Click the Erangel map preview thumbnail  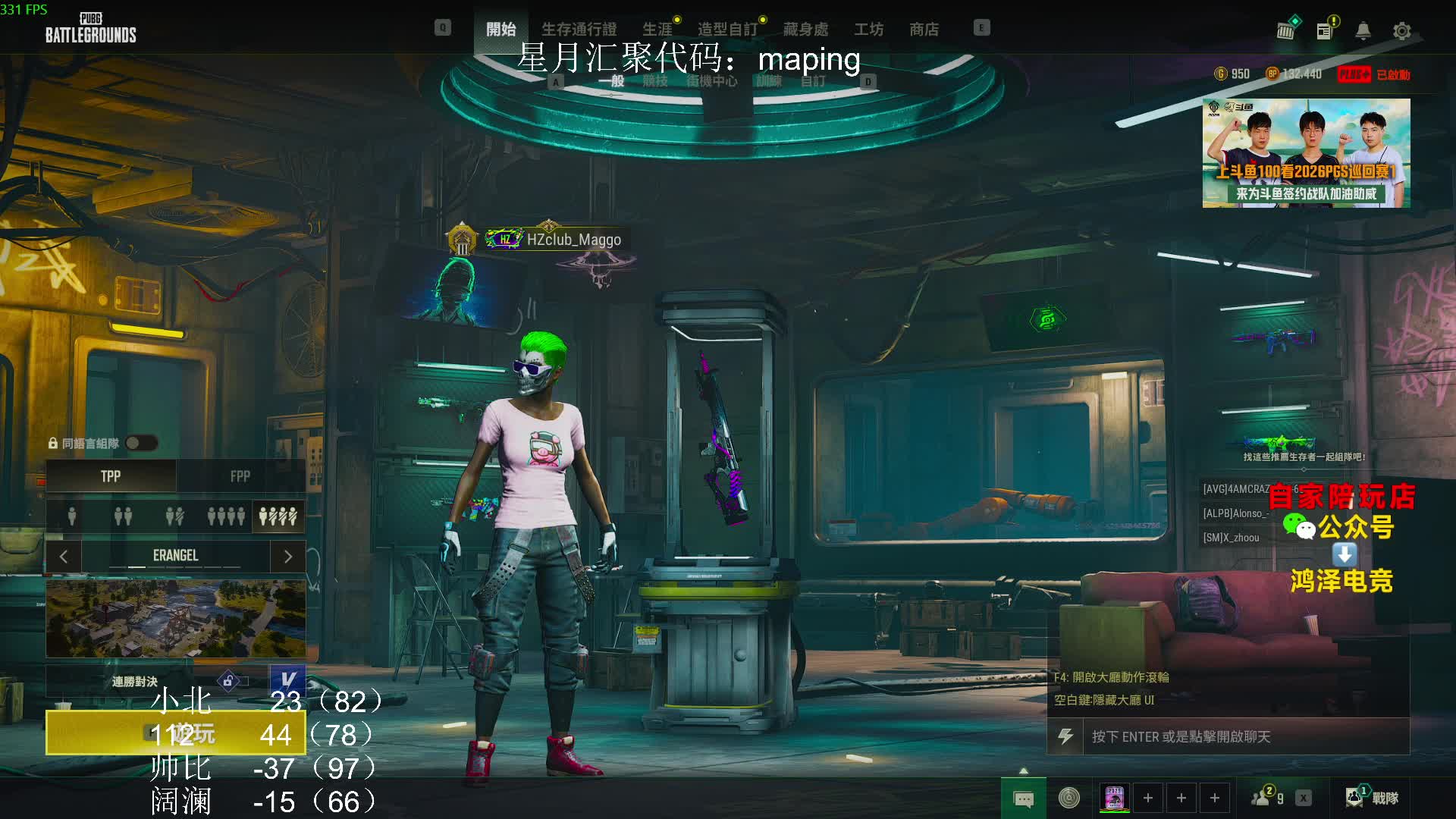coord(176,618)
